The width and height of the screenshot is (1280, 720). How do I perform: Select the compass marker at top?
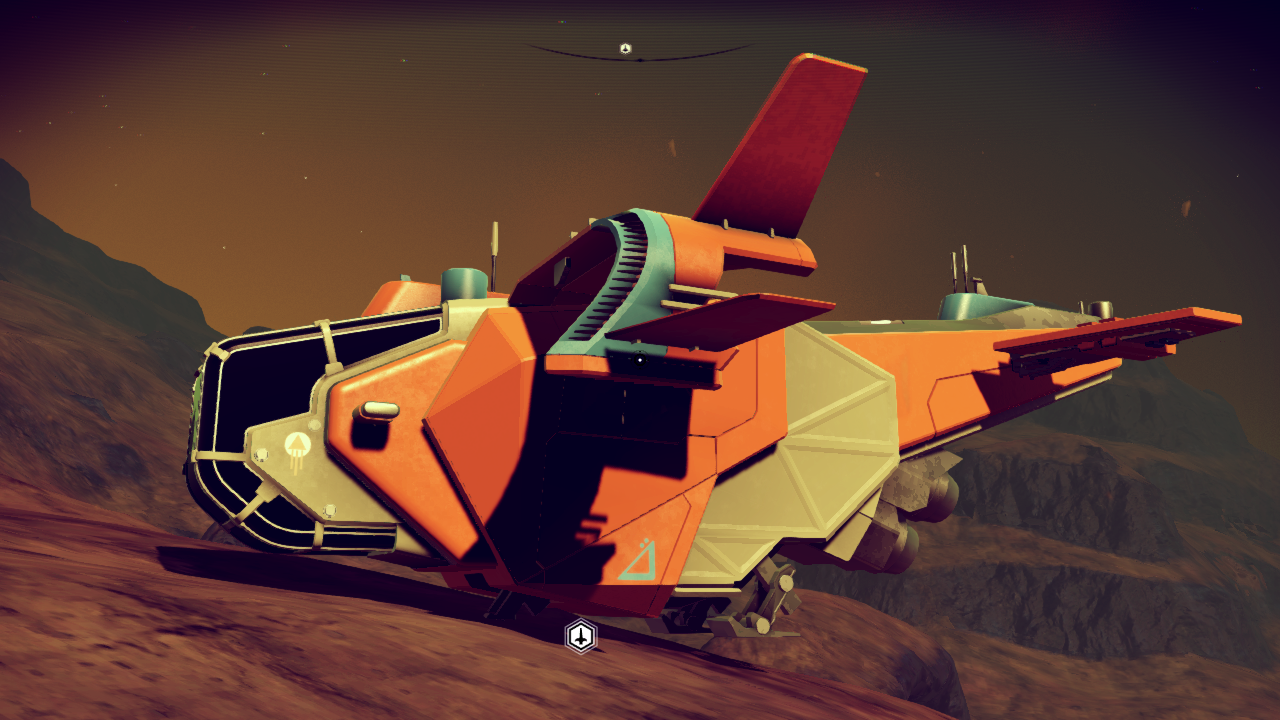point(625,48)
